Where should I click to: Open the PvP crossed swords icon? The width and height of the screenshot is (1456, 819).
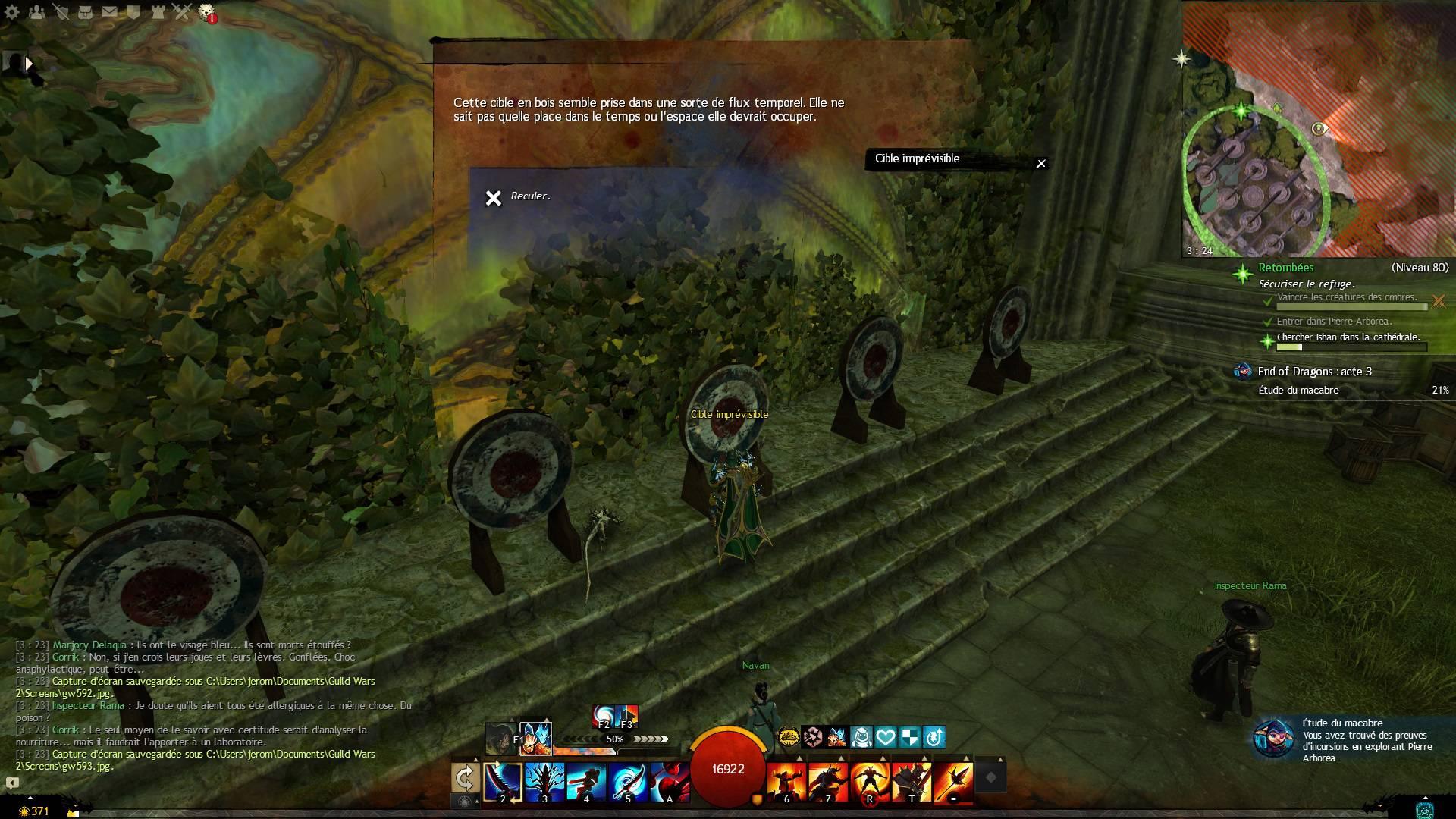182,12
